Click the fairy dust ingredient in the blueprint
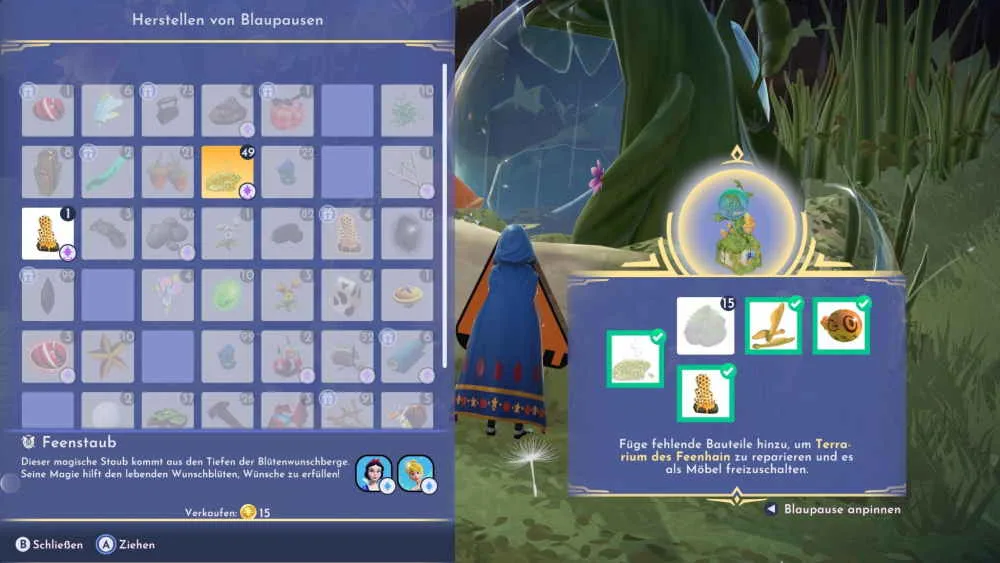The width and height of the screenshot is (1000, 563). pyautogui.click(x=635, y=359)
